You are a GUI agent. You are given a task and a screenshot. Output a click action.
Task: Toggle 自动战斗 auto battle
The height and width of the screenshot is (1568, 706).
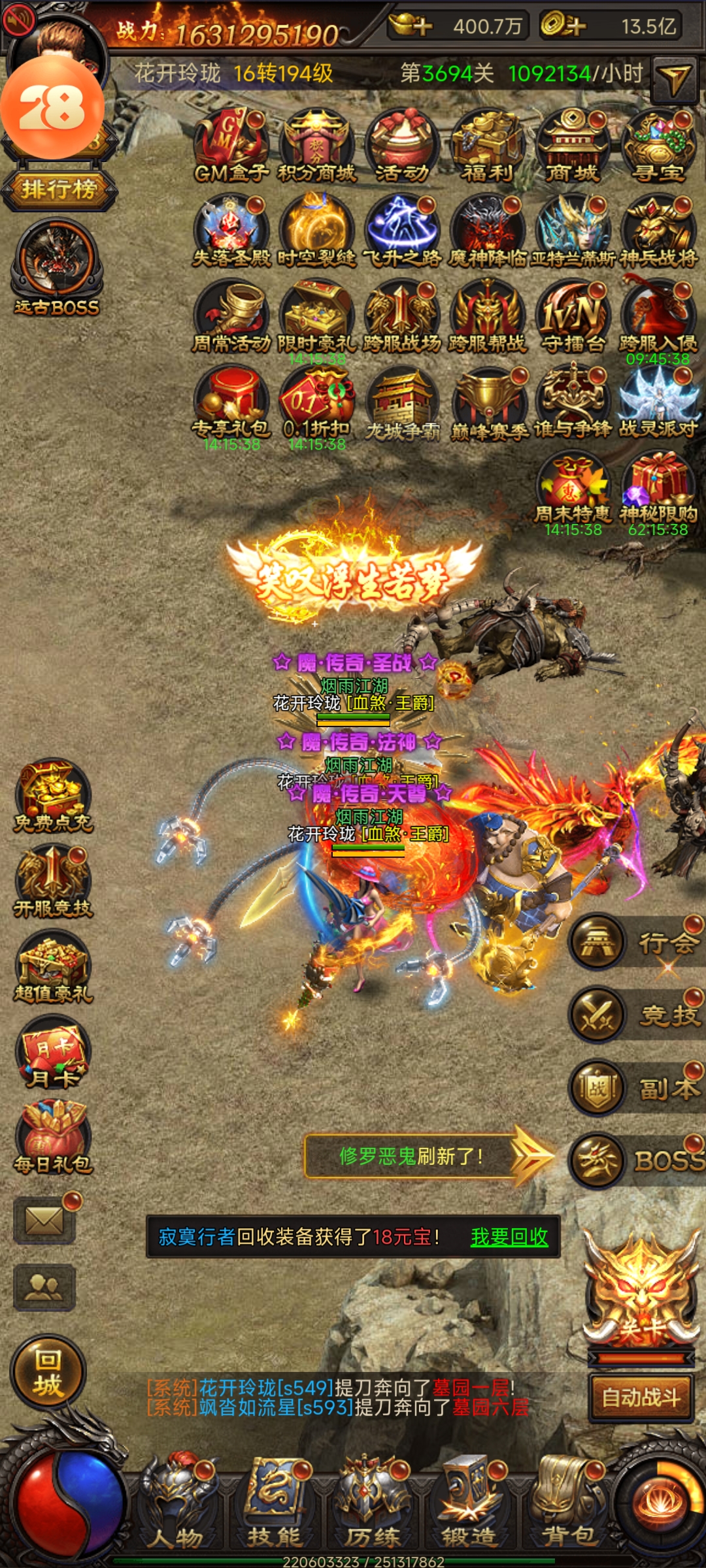point(641,1398)
